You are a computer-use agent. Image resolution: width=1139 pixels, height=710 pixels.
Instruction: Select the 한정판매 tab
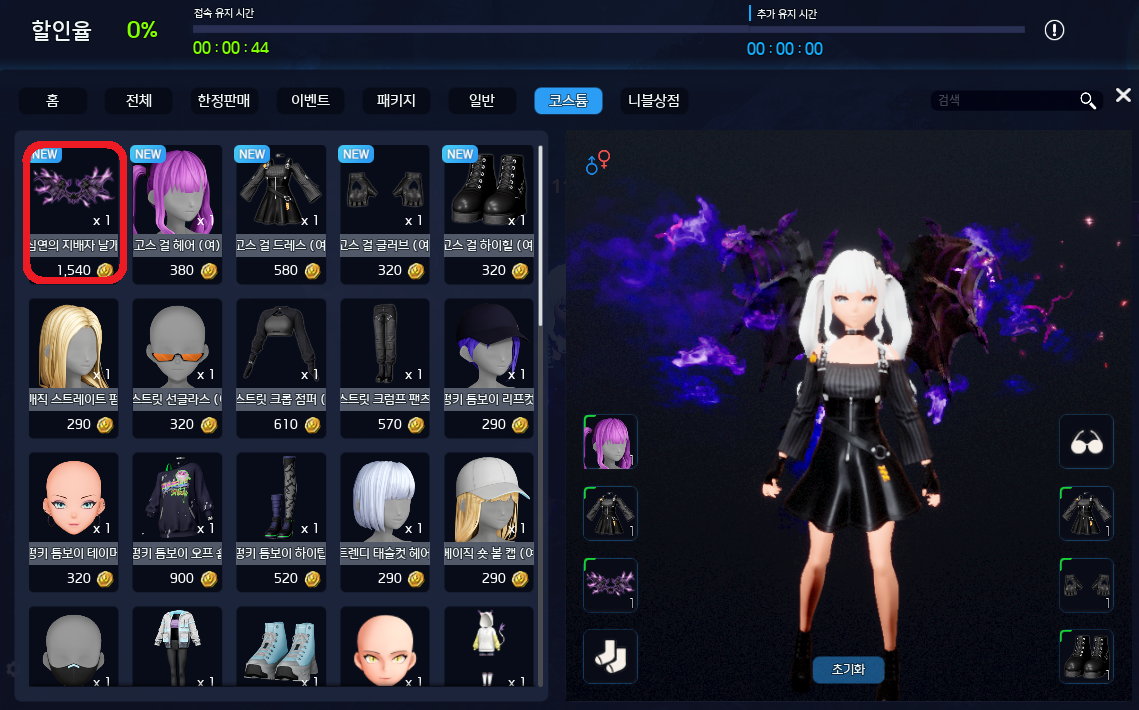(x=224, y=101)
